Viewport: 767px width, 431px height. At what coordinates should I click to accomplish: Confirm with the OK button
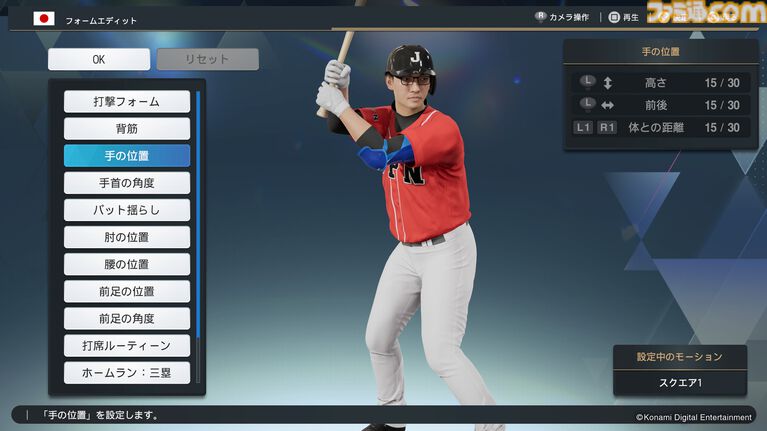point(99,59)
